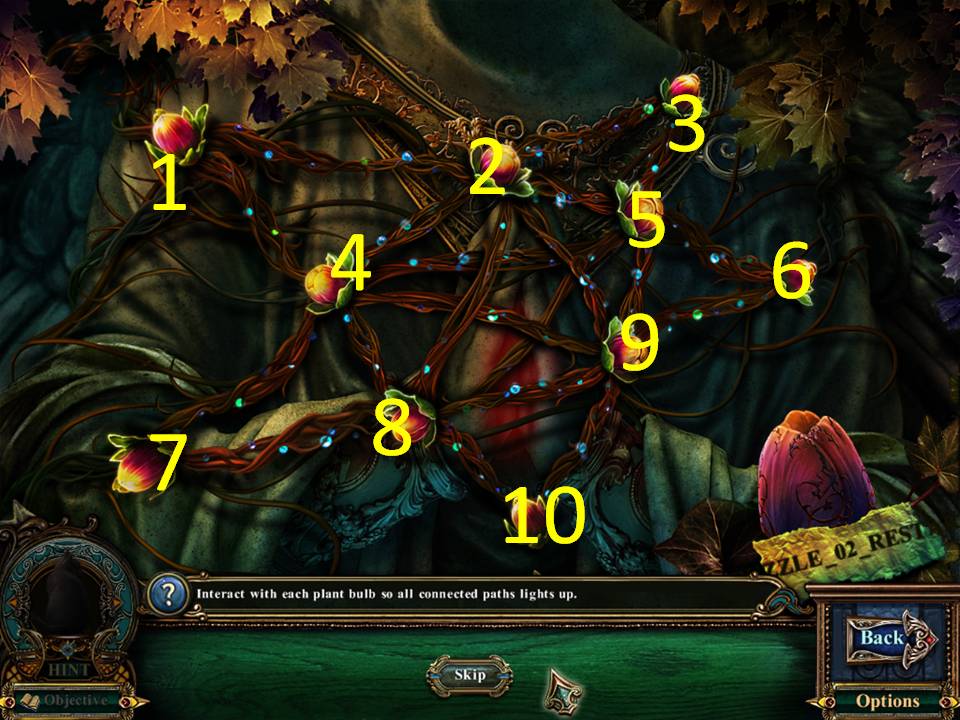This screenshot has width=960, height=720.
Task: Click the Skip puzzle button
Action: pos(469,674)
